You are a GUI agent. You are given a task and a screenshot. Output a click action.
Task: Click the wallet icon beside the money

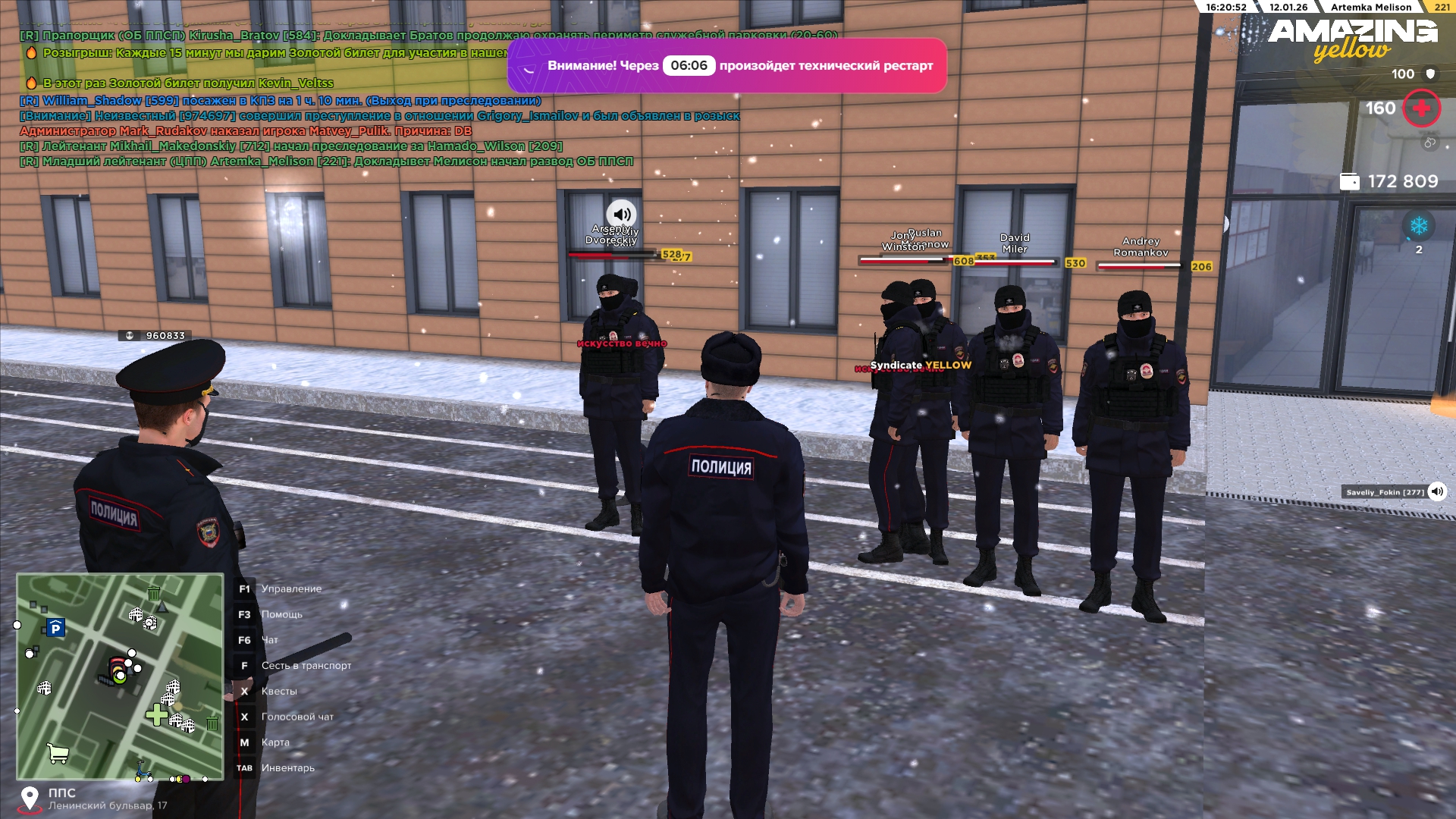[x=1349, y=182]
